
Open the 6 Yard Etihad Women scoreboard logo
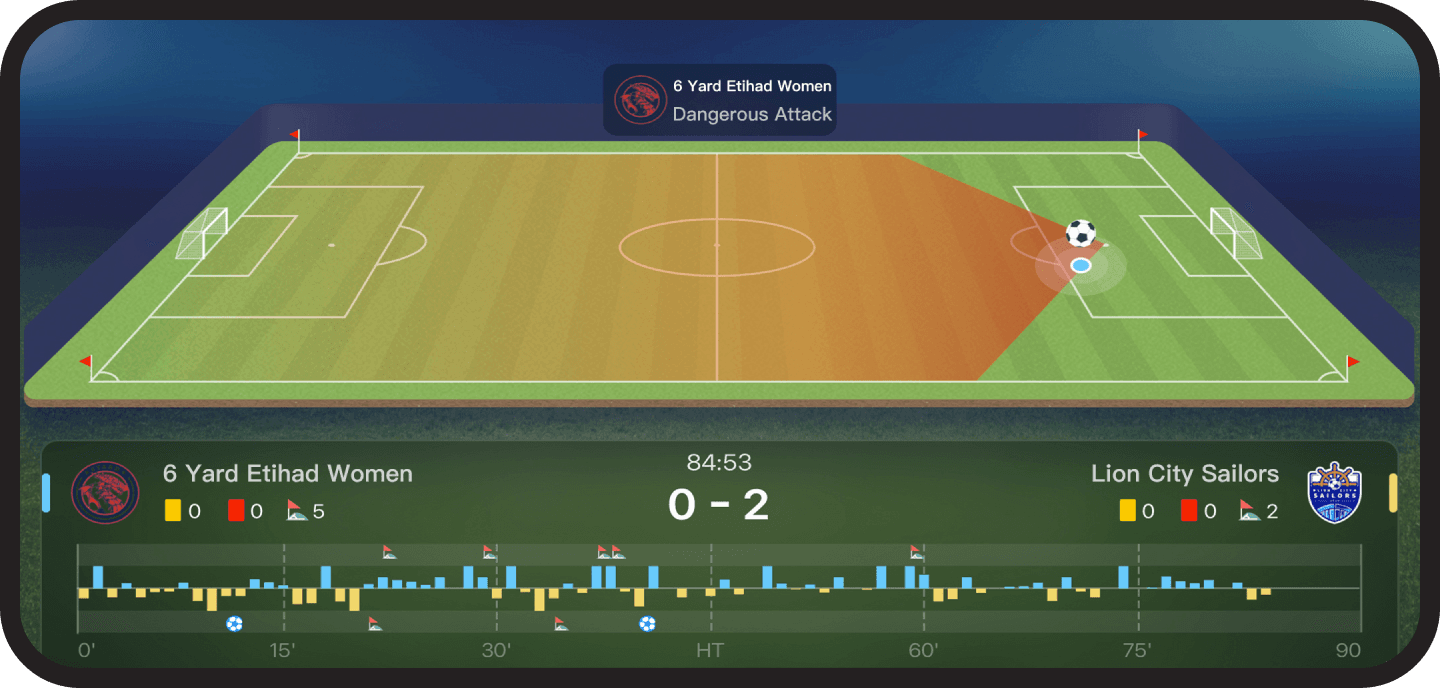pyautogui.click(x=105, y=493)
